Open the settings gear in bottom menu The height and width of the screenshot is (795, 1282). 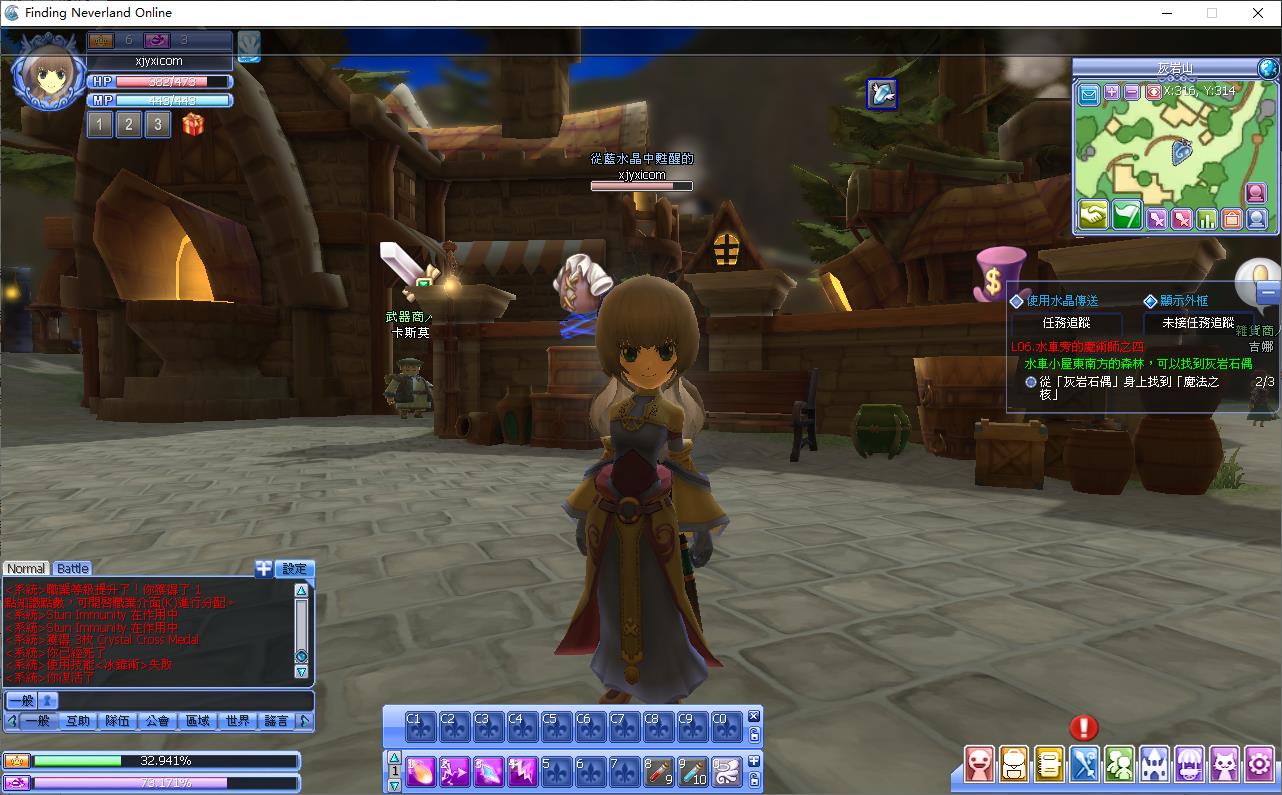(1260, 764)
